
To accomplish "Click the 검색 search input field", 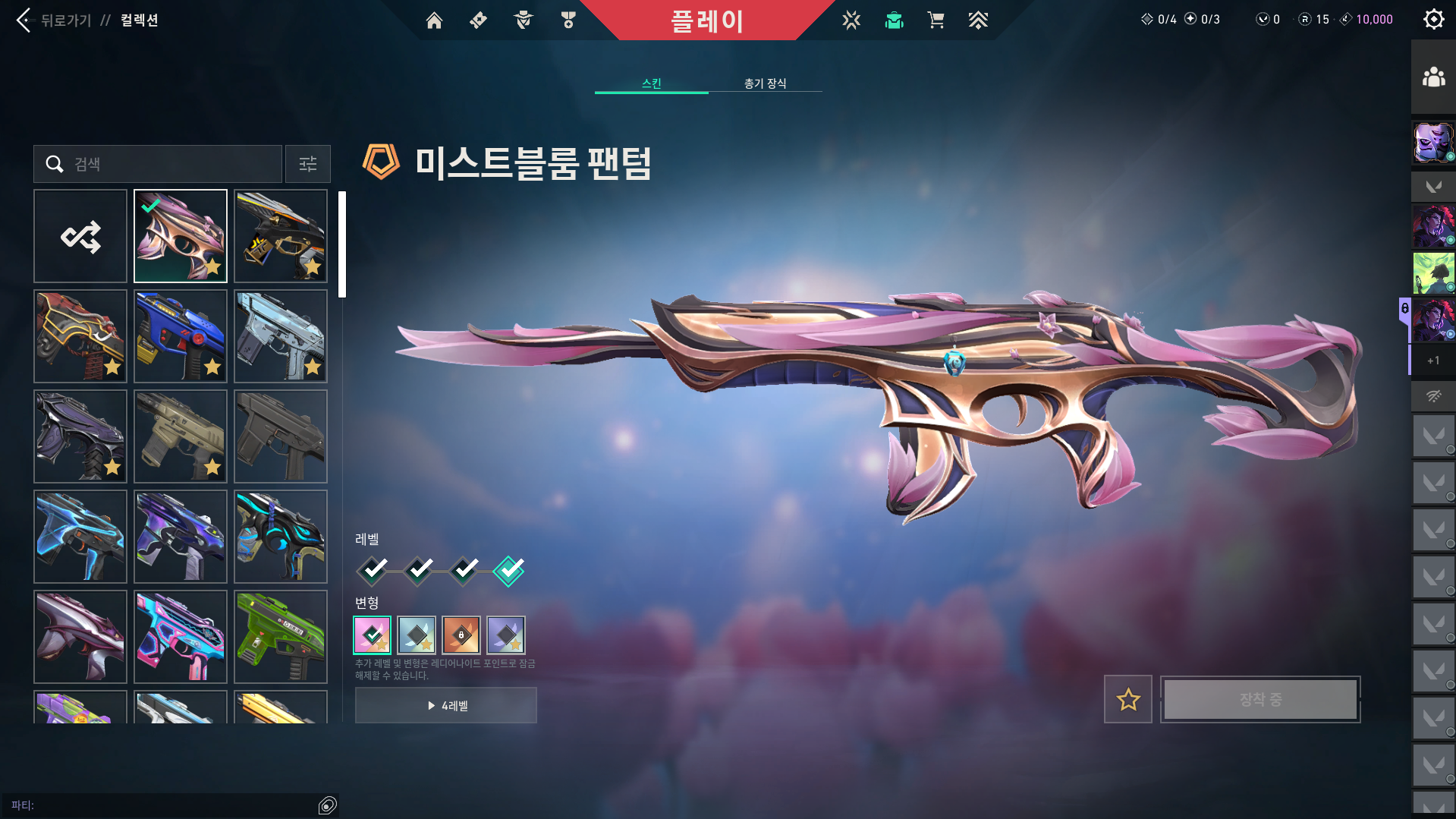I will pos(157,164).
